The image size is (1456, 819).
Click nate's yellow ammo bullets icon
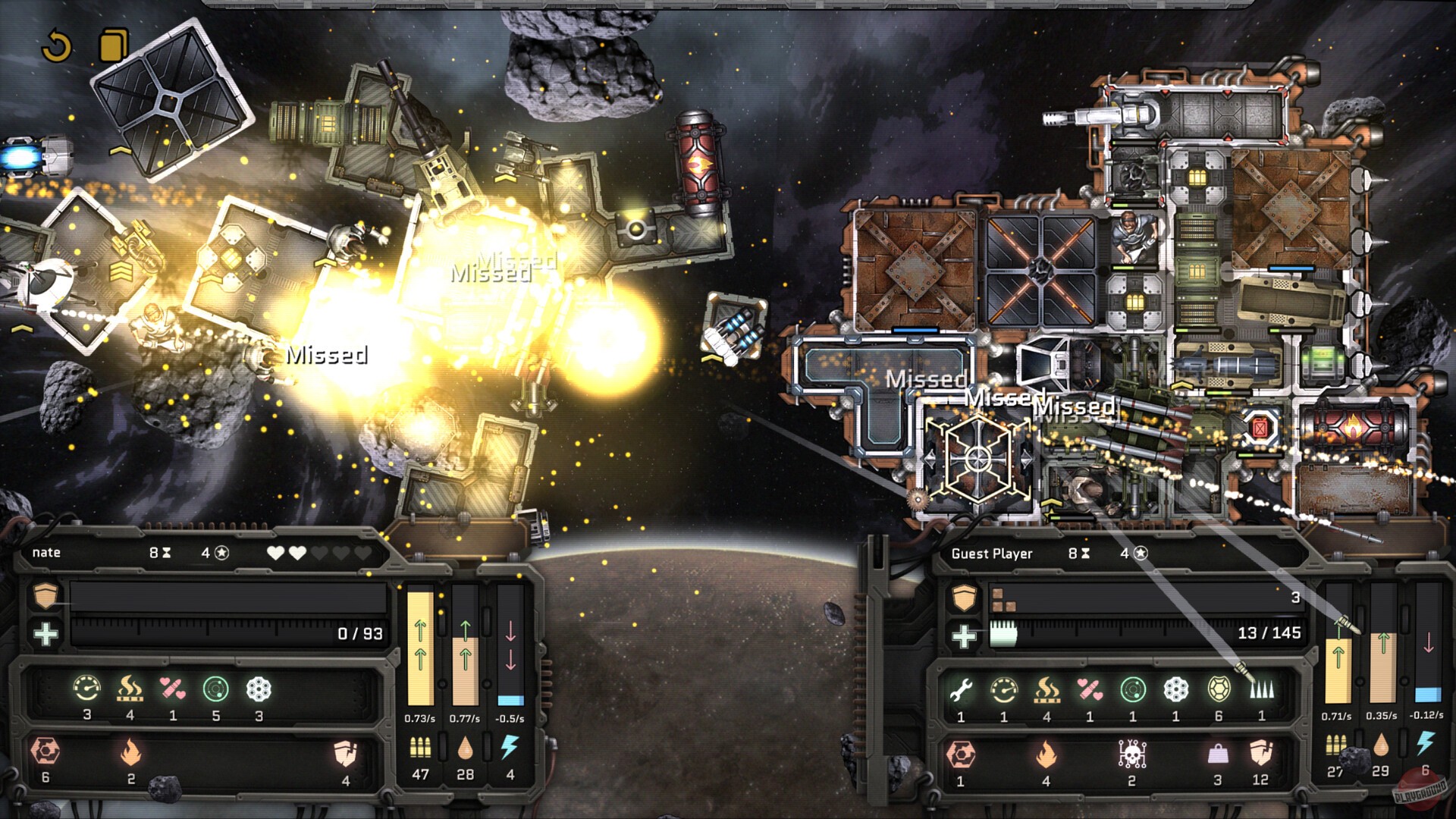420,748
